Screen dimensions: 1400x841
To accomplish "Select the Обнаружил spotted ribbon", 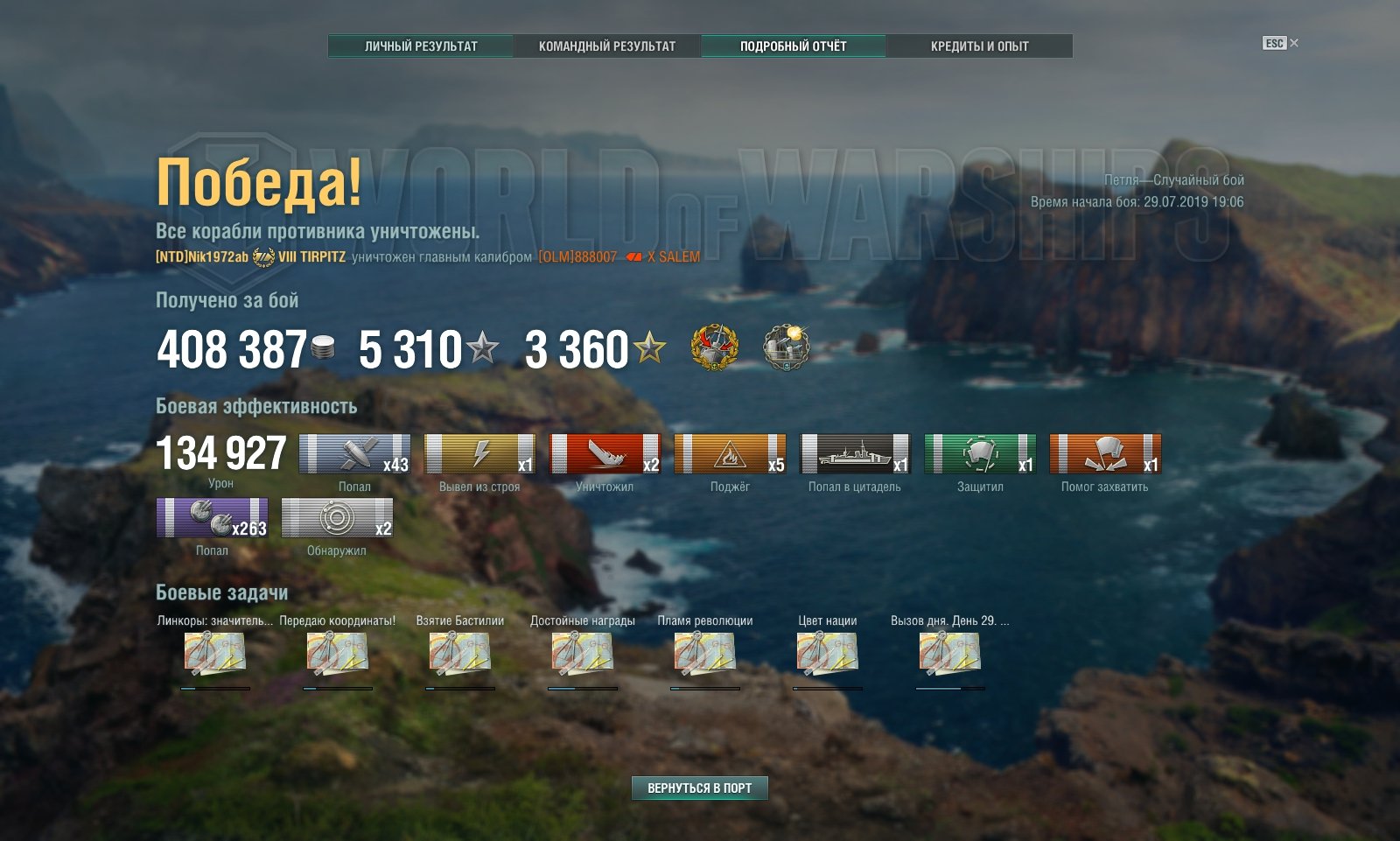I will [337, 518].
